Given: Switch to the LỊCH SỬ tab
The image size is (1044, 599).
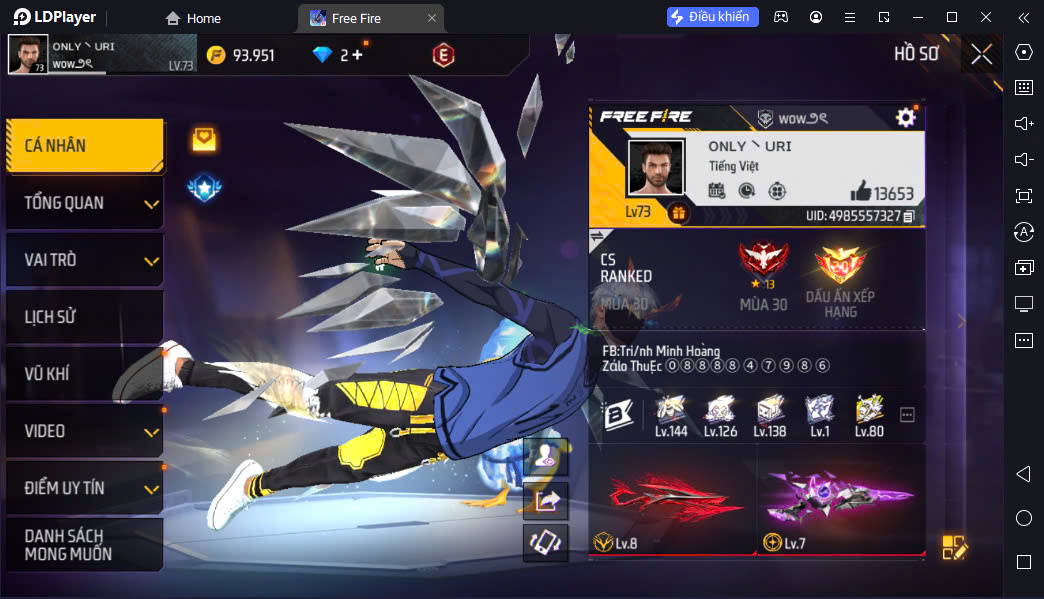Looking at the screenshot, I should (84, 317).
